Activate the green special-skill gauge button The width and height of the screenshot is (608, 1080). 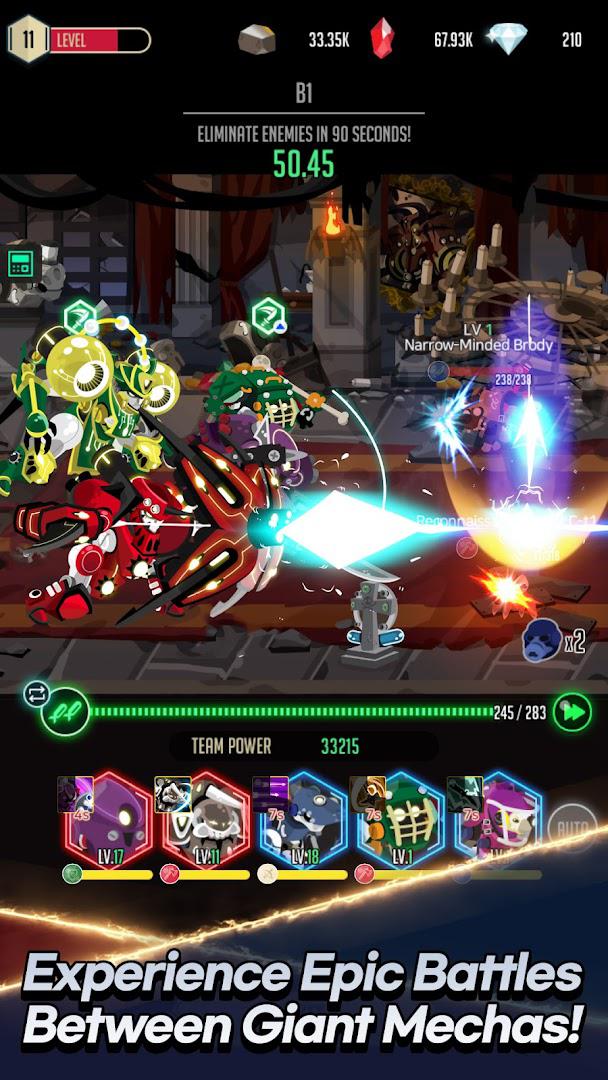[67, 713]
